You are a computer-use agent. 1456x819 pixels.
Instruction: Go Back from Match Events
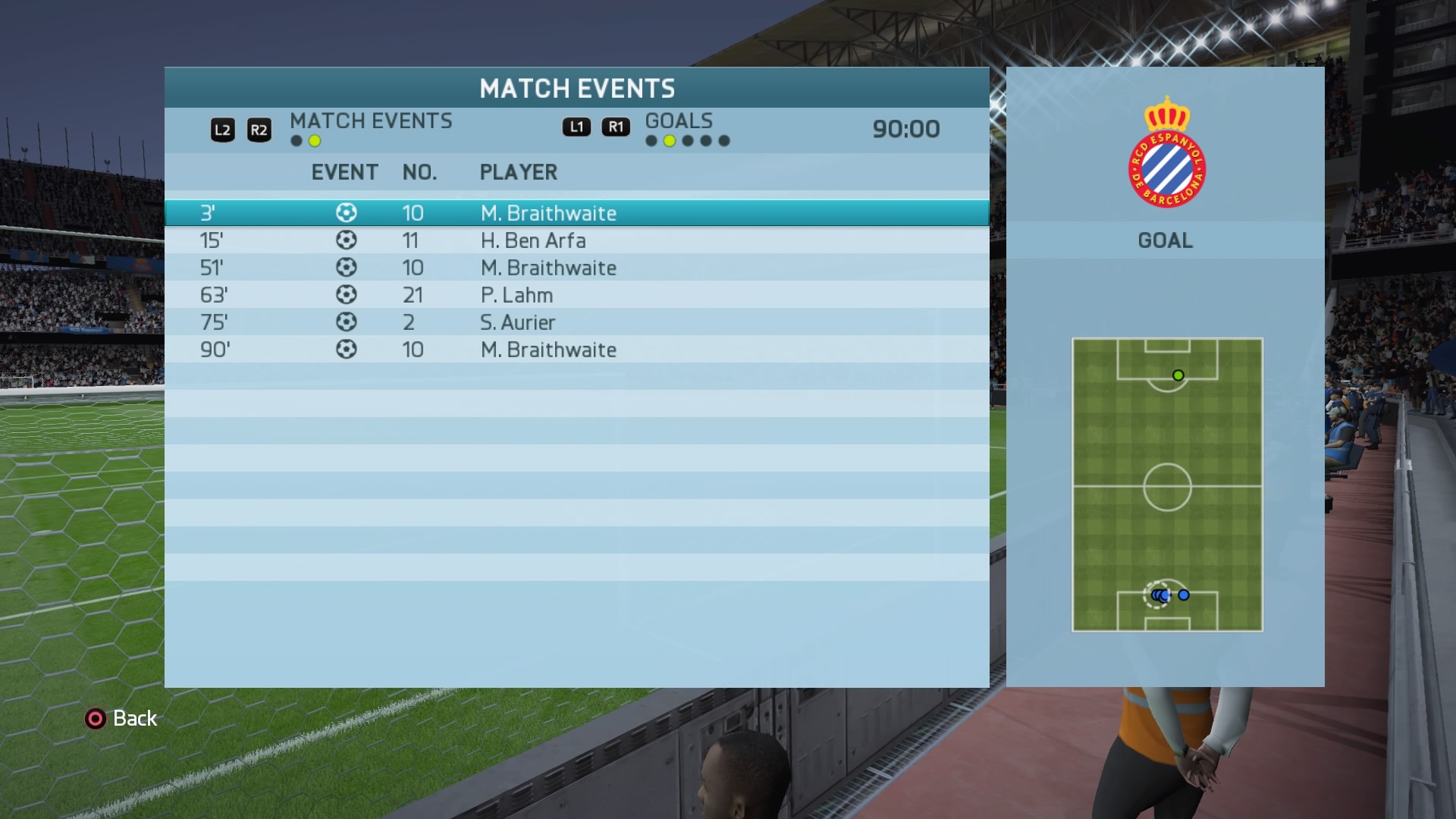[x=121, y=718]
